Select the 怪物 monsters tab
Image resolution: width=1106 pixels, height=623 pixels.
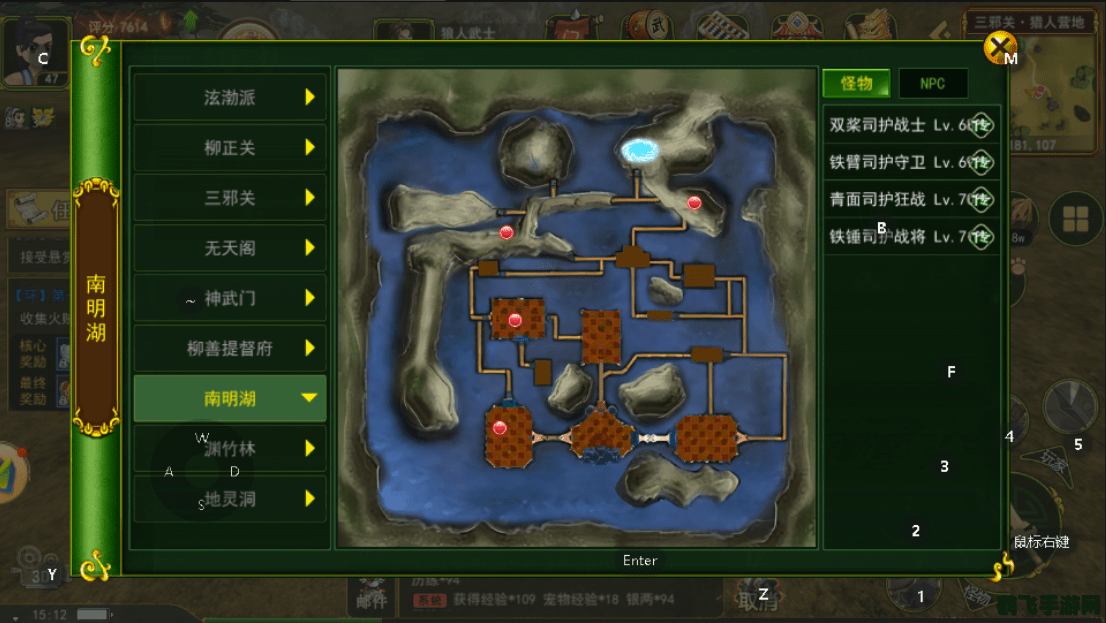(856, 84)
